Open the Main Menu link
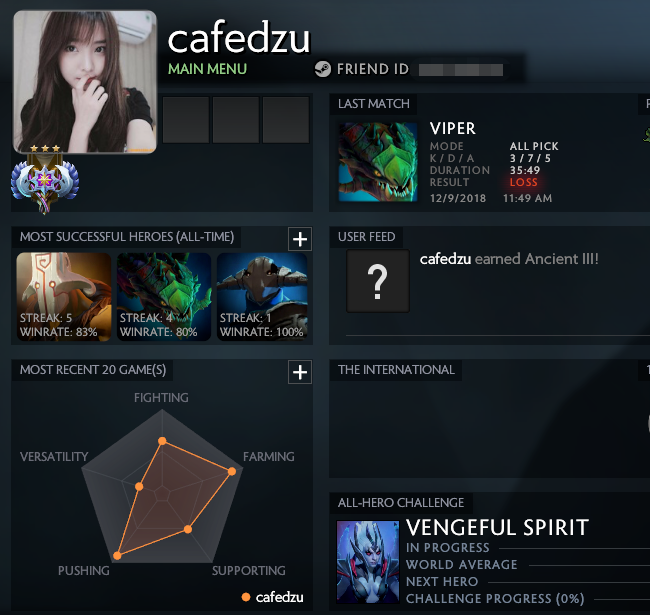This screenshot has width=650, height=615. [x=207, y=69]
